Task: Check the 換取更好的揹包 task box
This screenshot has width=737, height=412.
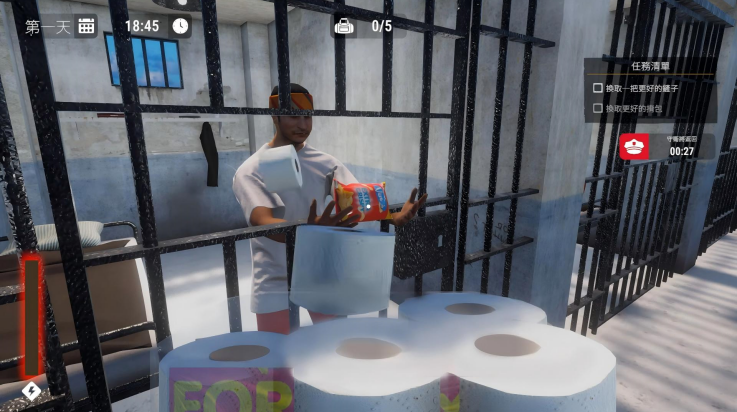Action: point(598,108)
